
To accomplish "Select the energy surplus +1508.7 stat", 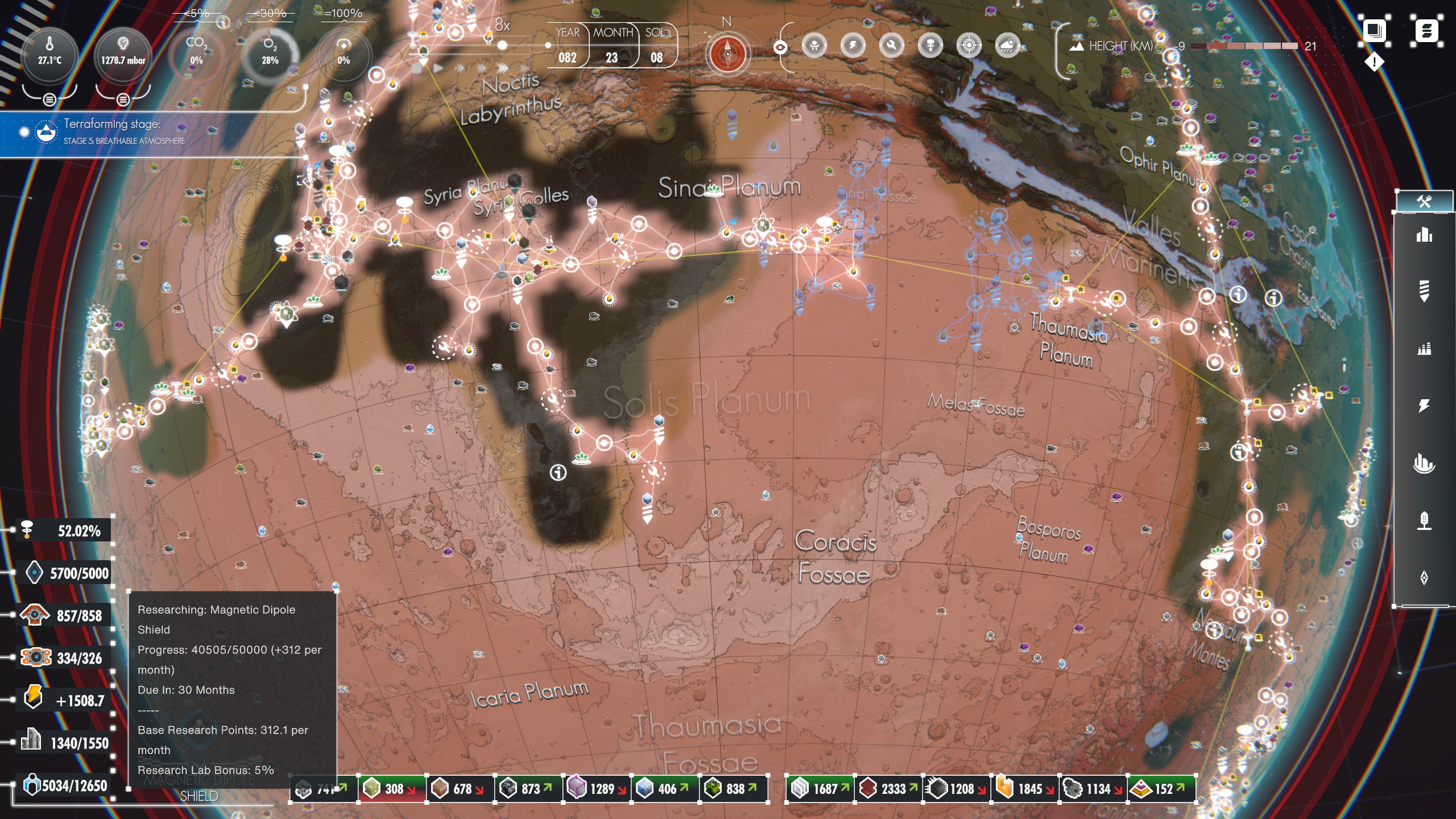I will pos(64,700).
